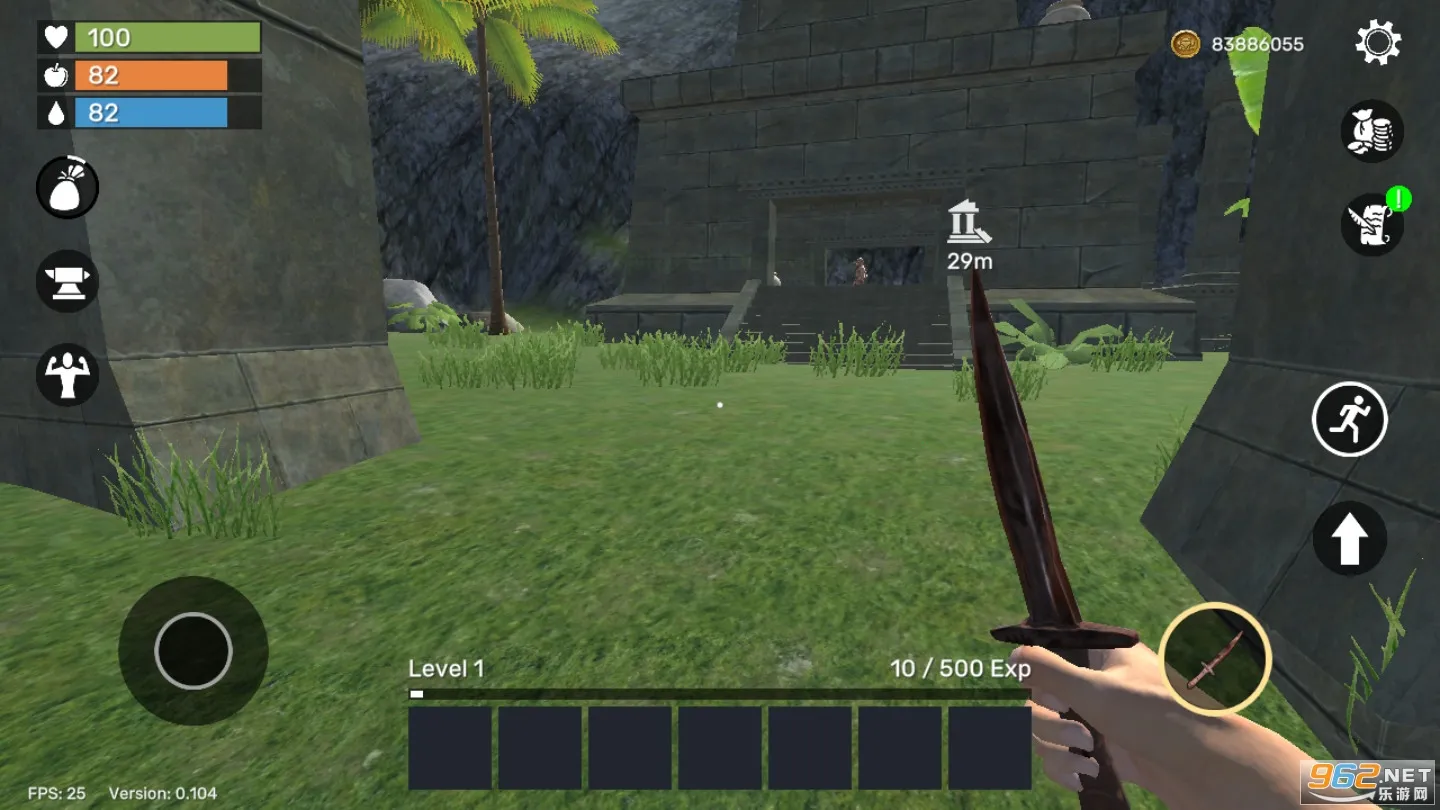Open the coin shop money bag
Image resolution: width=1440 pixels, height=810 pixels.
click(1372, 131)
